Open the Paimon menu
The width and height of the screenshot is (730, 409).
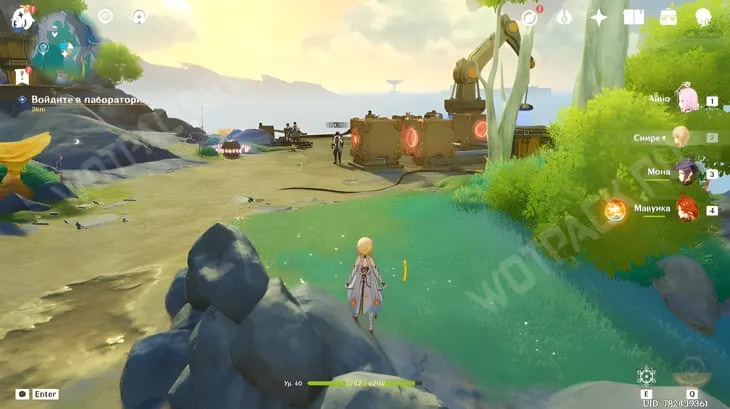click(x=21, y=17)
